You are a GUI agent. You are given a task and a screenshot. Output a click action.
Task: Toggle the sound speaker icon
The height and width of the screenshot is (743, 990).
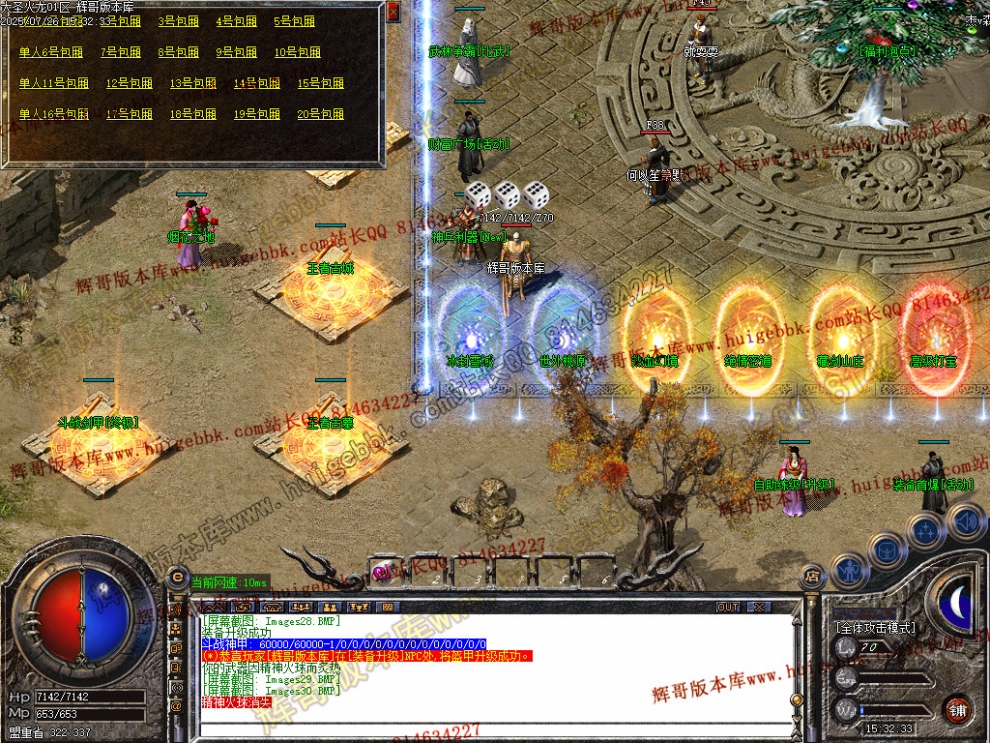(965, 520)
